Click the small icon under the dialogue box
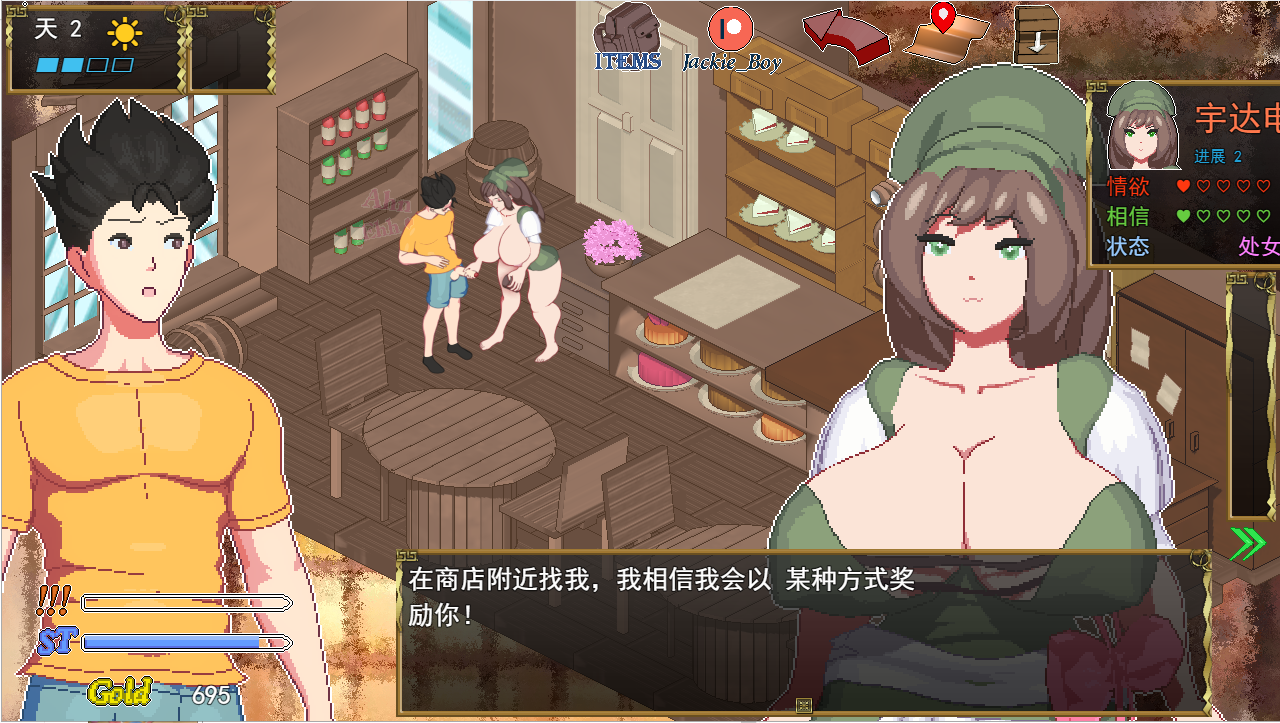The width and height of the screenshot is (1280, 723). coord(803,706)
